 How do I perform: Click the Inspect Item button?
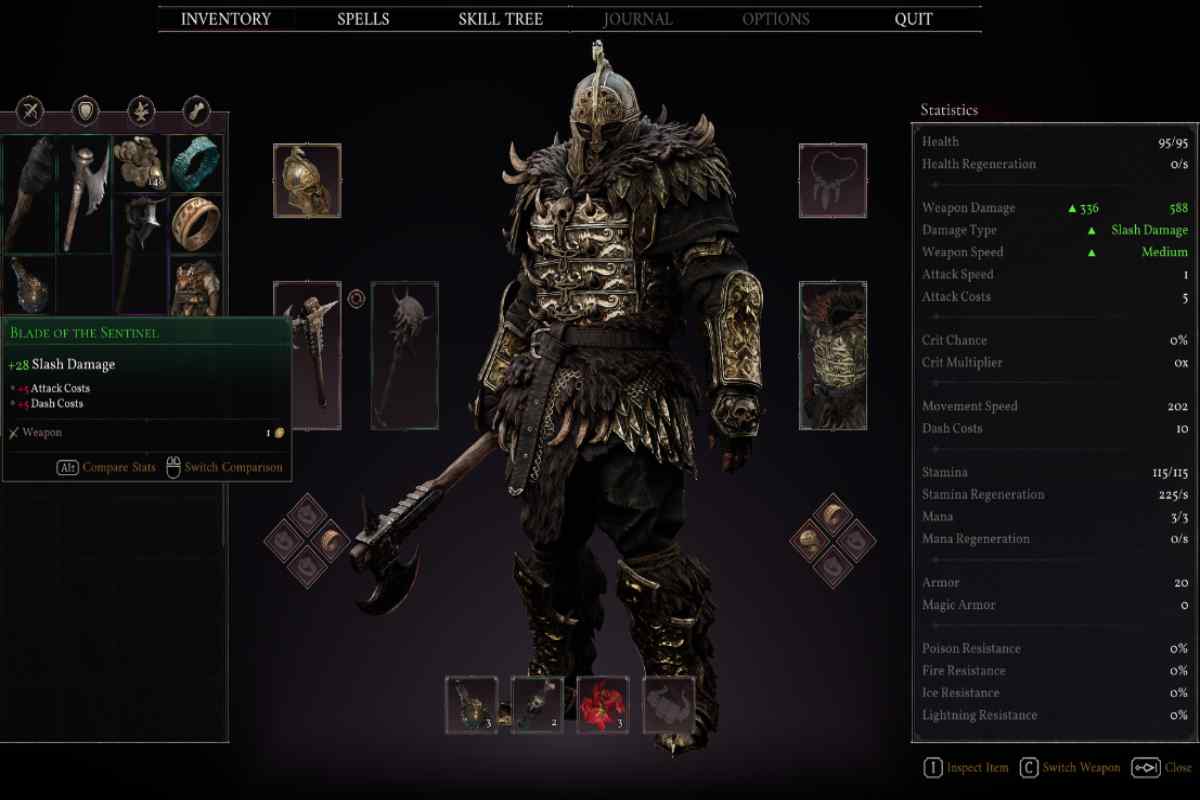(965, 768)
